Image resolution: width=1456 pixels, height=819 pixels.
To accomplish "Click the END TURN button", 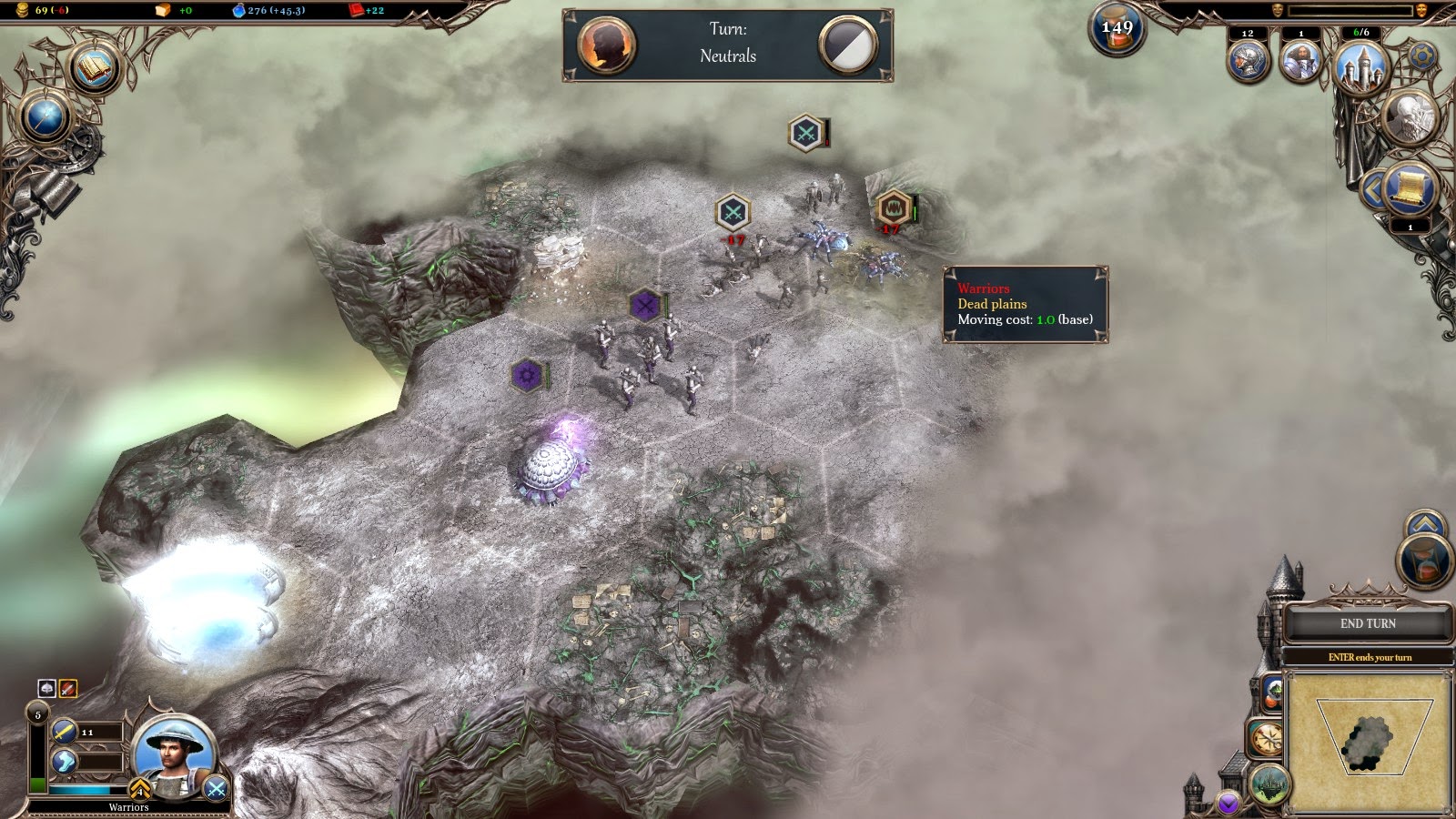I will click(1367, 624).
